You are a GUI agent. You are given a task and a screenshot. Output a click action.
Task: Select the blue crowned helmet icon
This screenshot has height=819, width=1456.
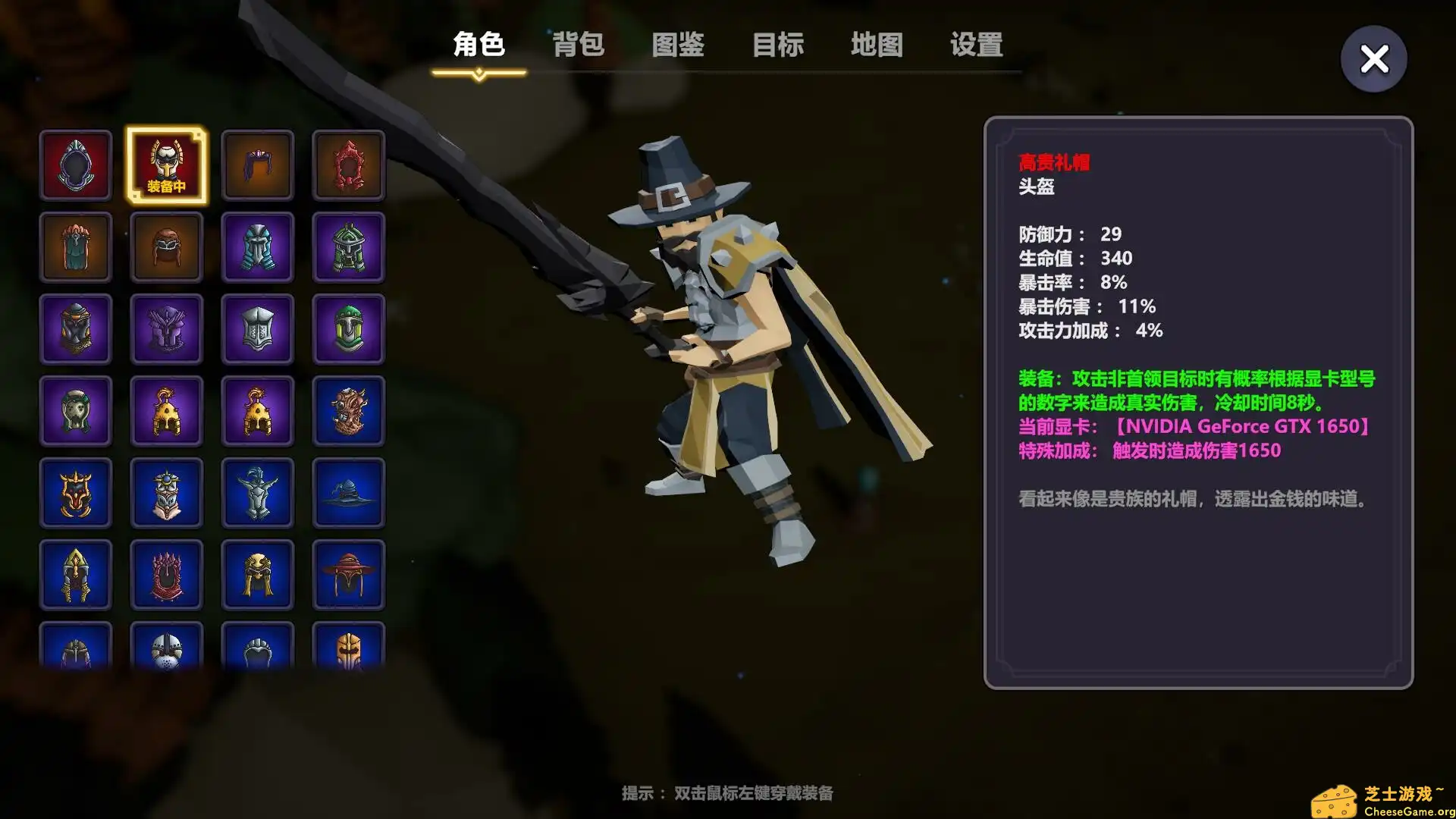(166, 493)
